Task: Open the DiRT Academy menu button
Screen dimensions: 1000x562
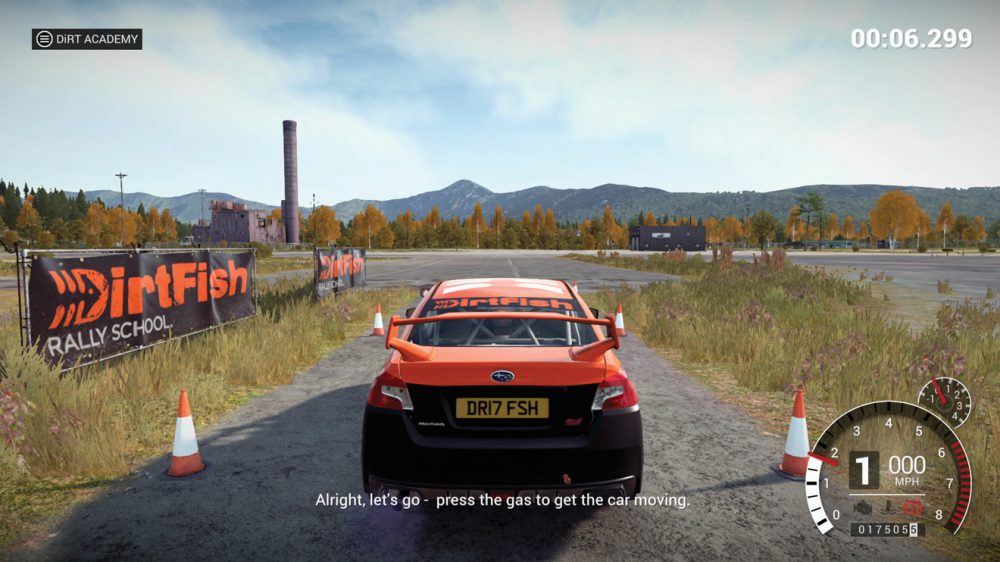Action: coord(86,39)
